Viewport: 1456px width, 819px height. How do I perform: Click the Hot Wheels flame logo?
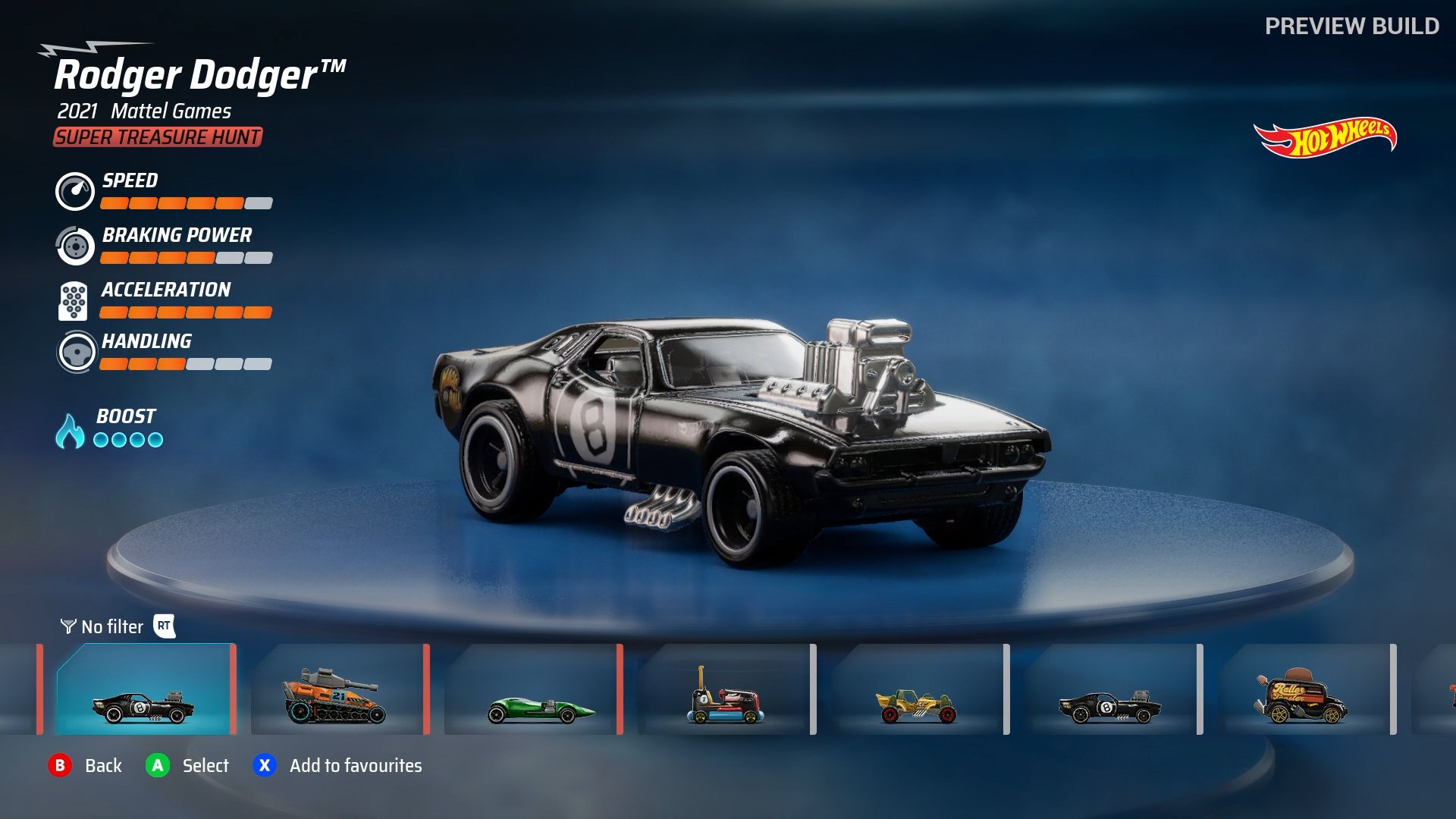[x=1326, y=138]
